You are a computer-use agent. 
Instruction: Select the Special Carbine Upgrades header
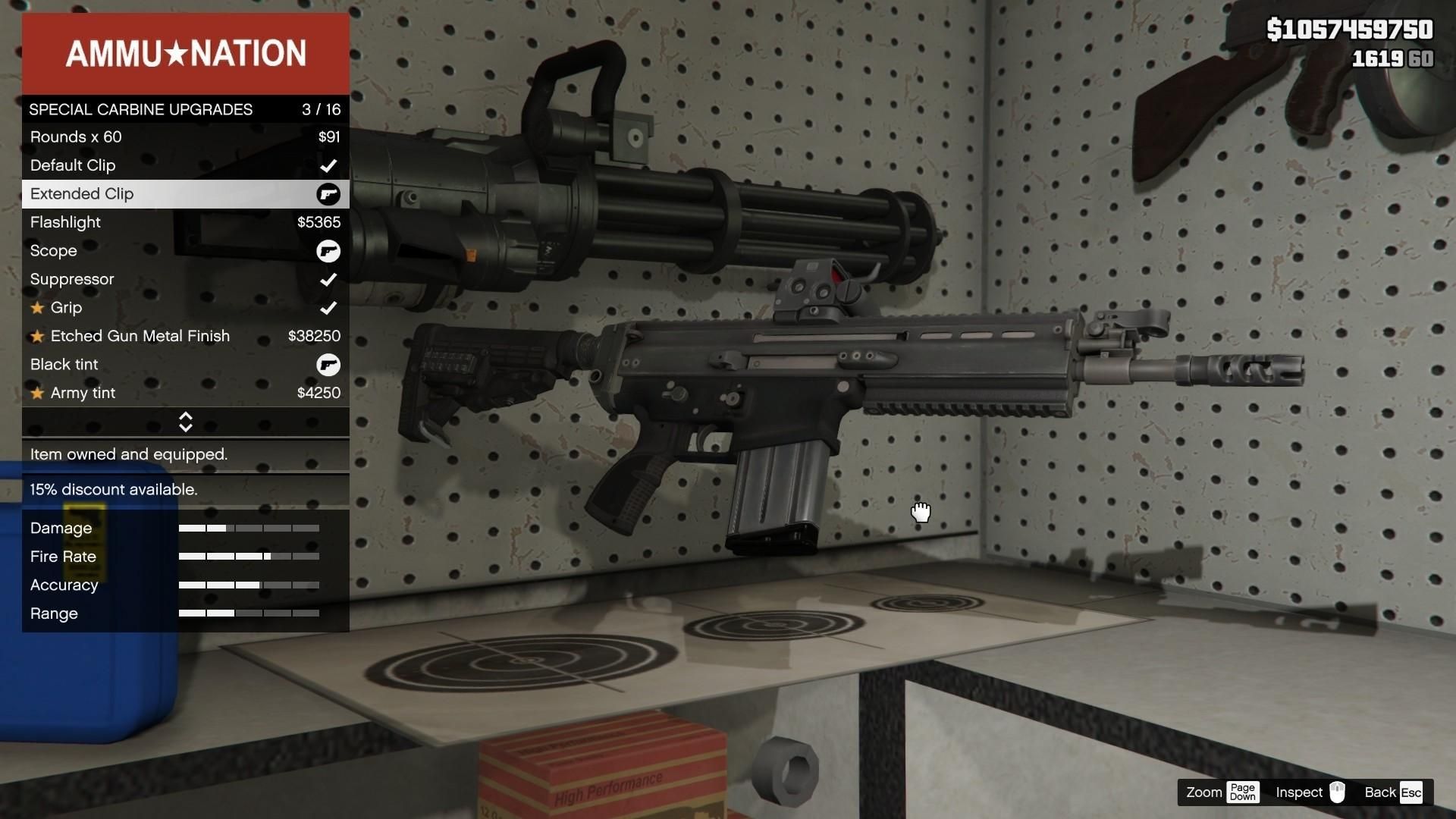point(185,109)
